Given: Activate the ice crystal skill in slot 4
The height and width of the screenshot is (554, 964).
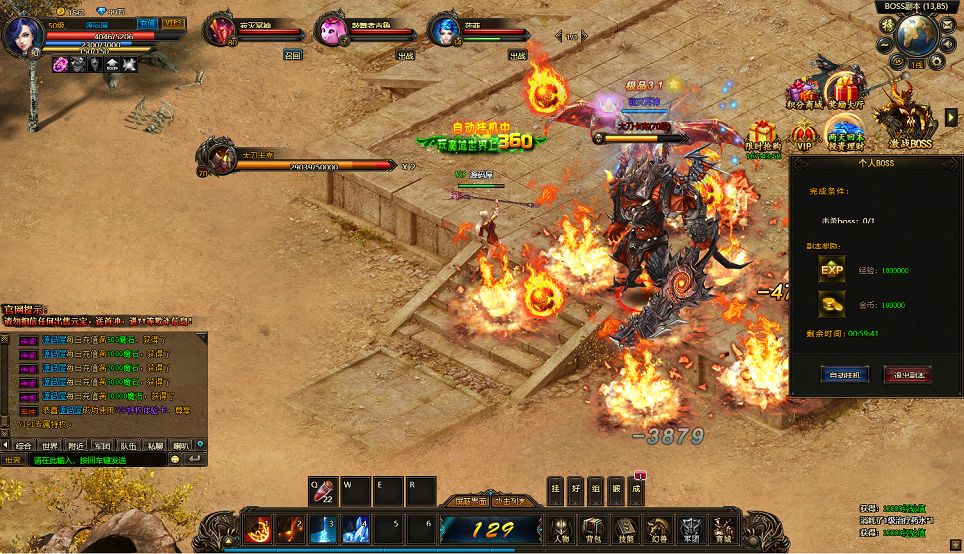Looking at the screenshot, I should [357, 528].
